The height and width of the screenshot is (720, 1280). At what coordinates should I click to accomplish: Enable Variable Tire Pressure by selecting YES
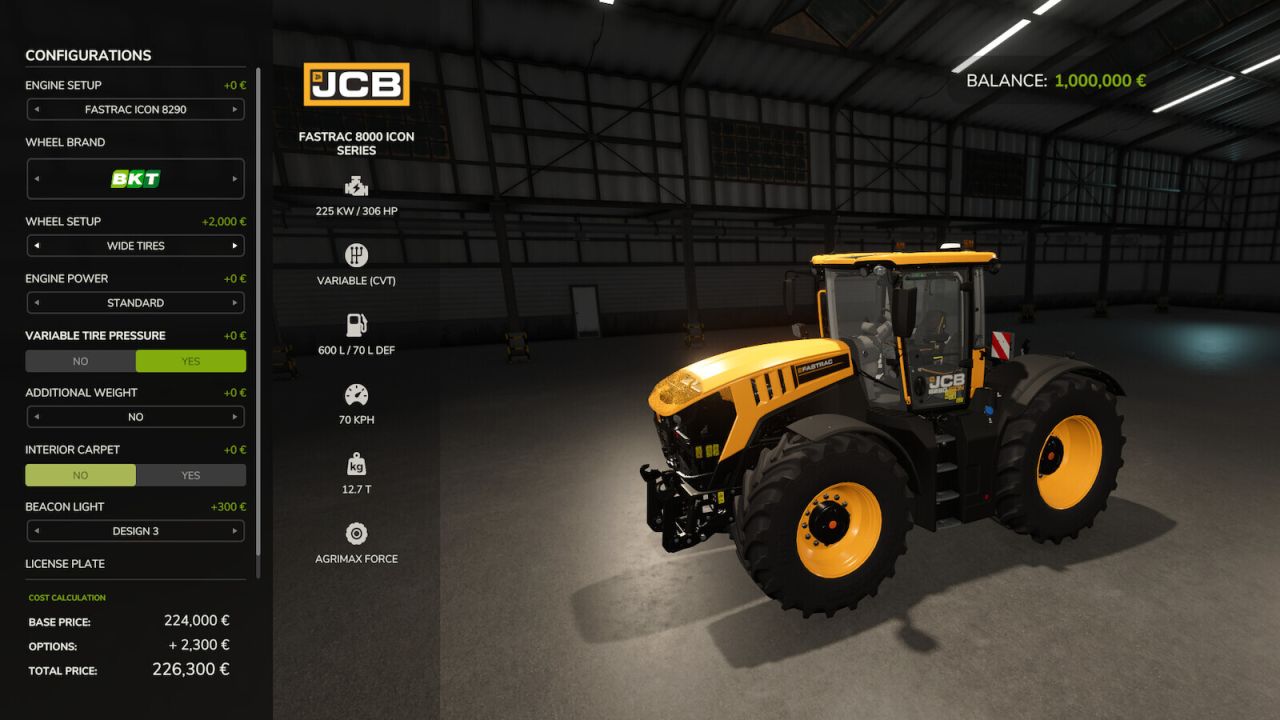(190, 361)
